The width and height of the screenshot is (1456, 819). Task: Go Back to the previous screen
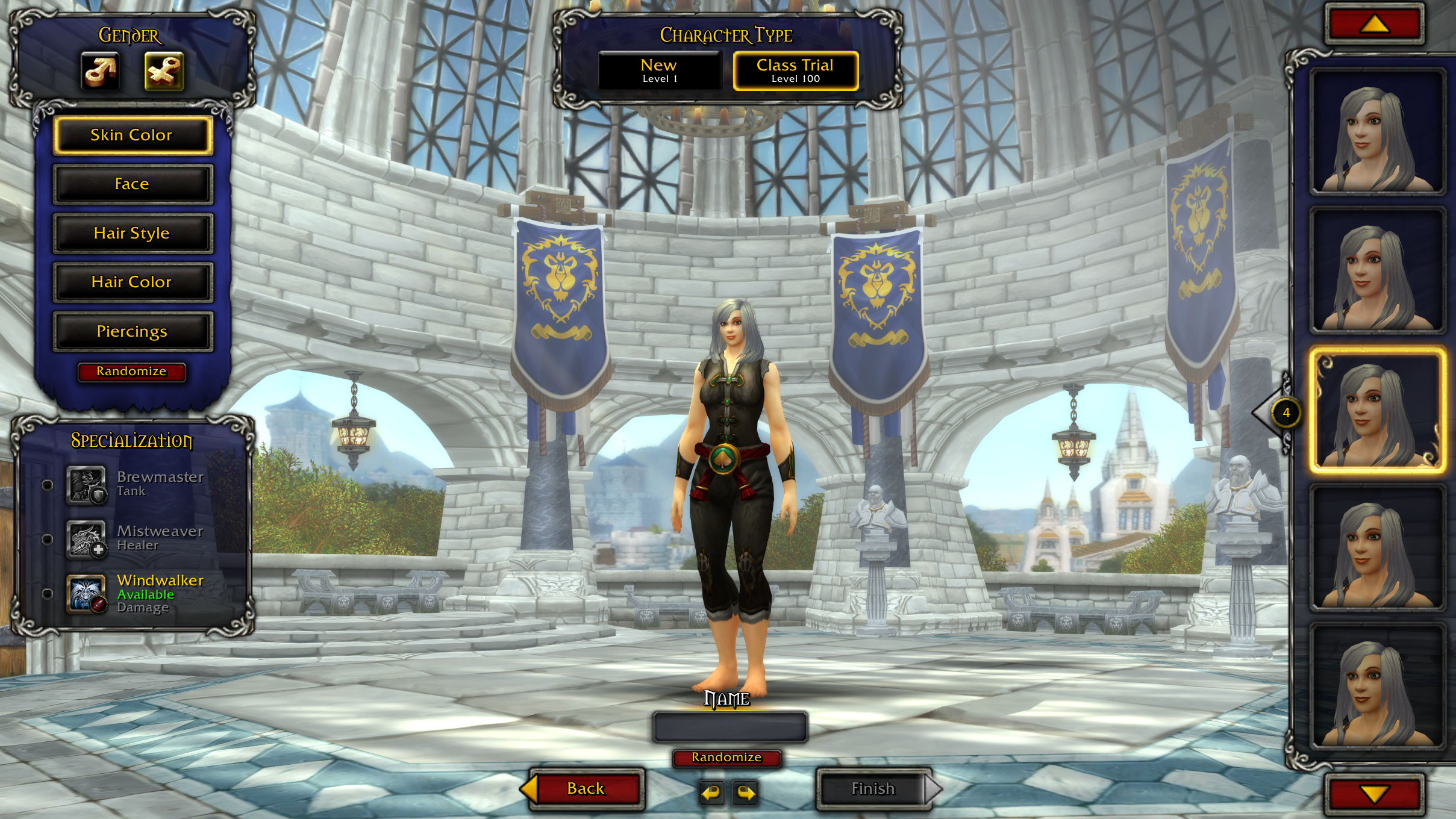point(586,789)
